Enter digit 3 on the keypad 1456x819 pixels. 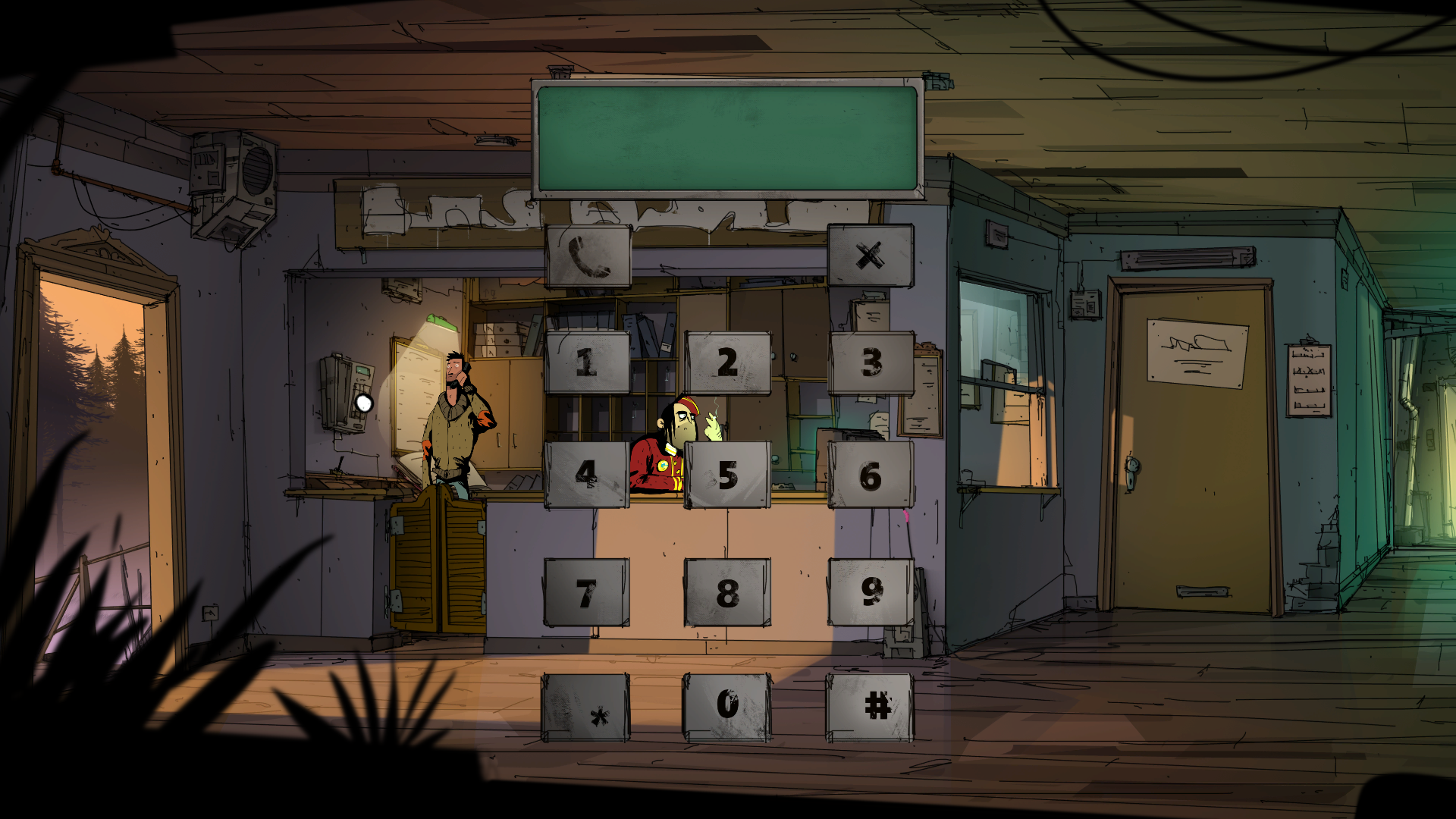coord(871,362)
